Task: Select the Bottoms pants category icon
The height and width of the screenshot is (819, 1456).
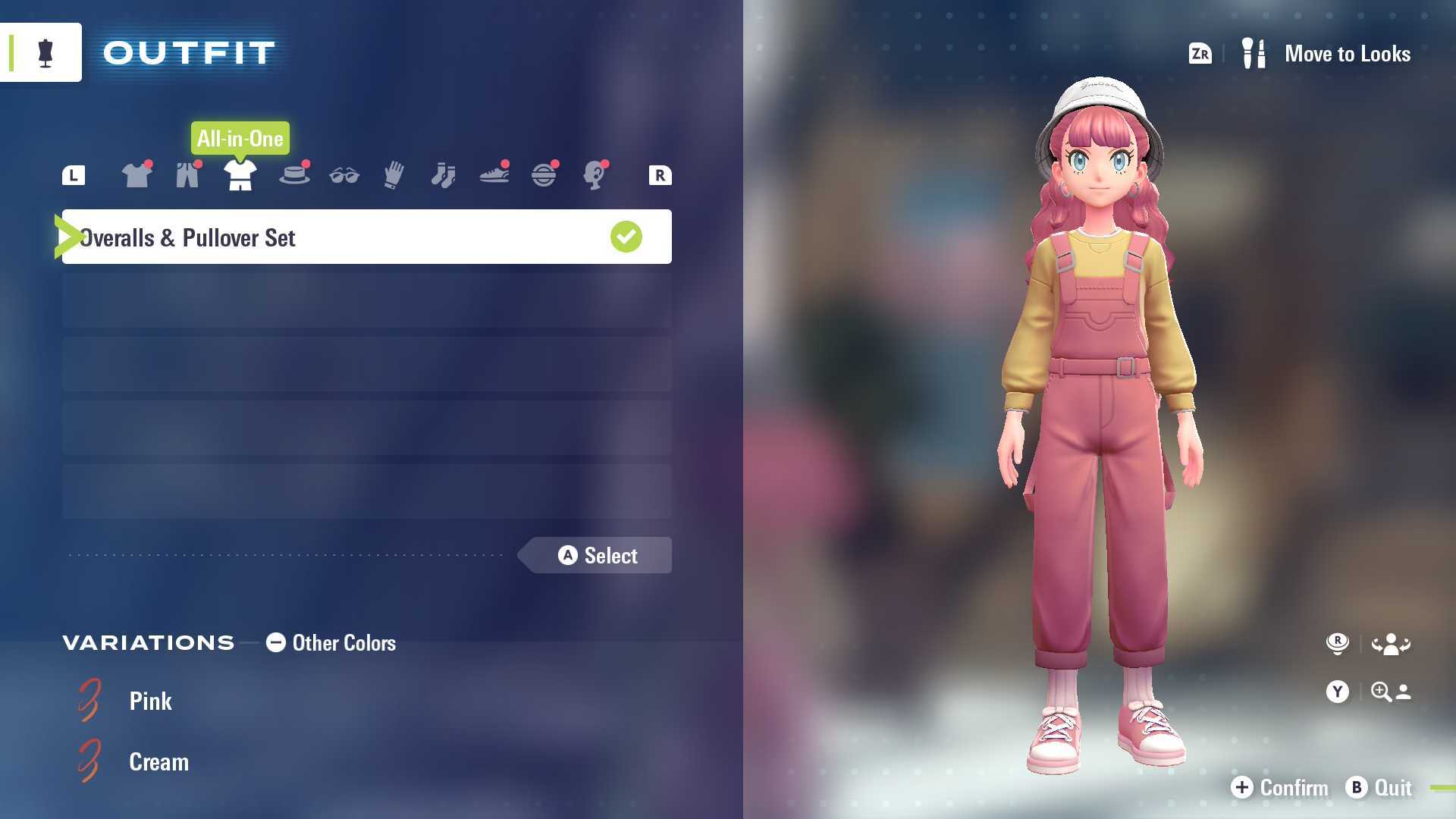Action: (x=187, y=174)
